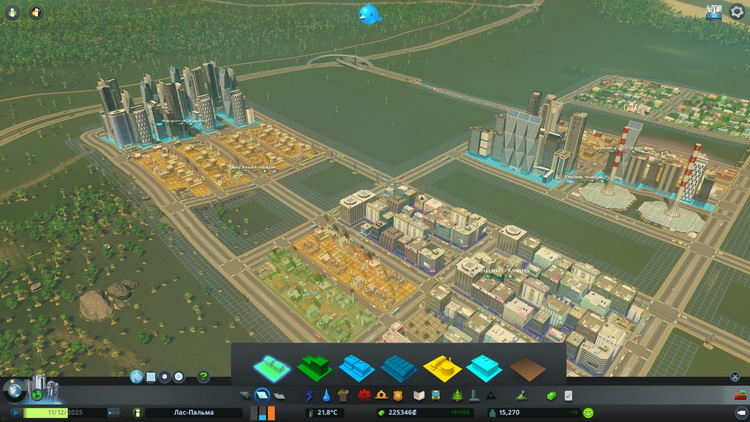
Task: Open the education book menu
Action: click(x=419, y=396)
